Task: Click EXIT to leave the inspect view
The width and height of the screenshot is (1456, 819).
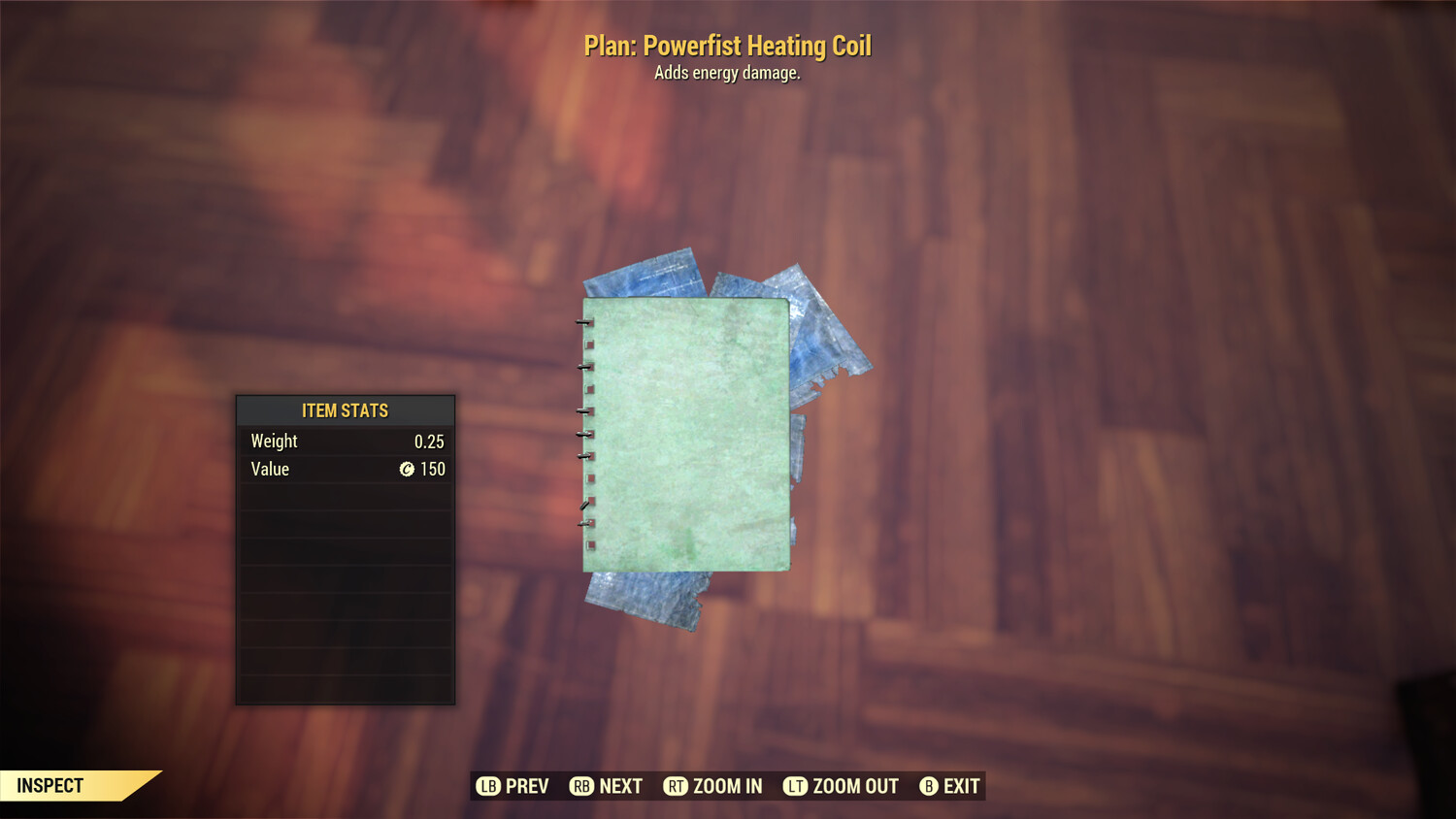Action: [961, 786]
